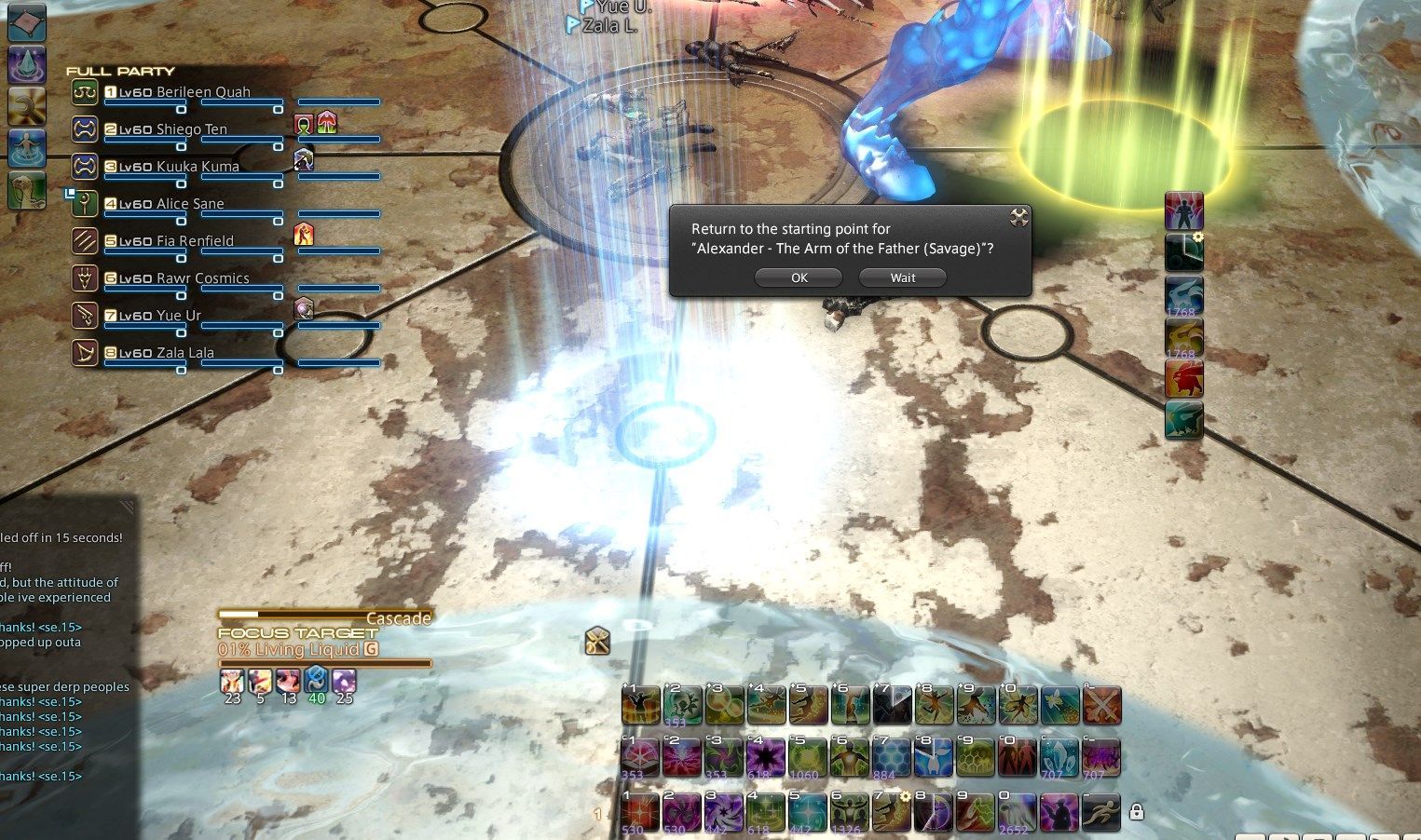Select Kuuka Kuma from the party list
This screenshot has height=840, width=1421.
tap(197, 167)
